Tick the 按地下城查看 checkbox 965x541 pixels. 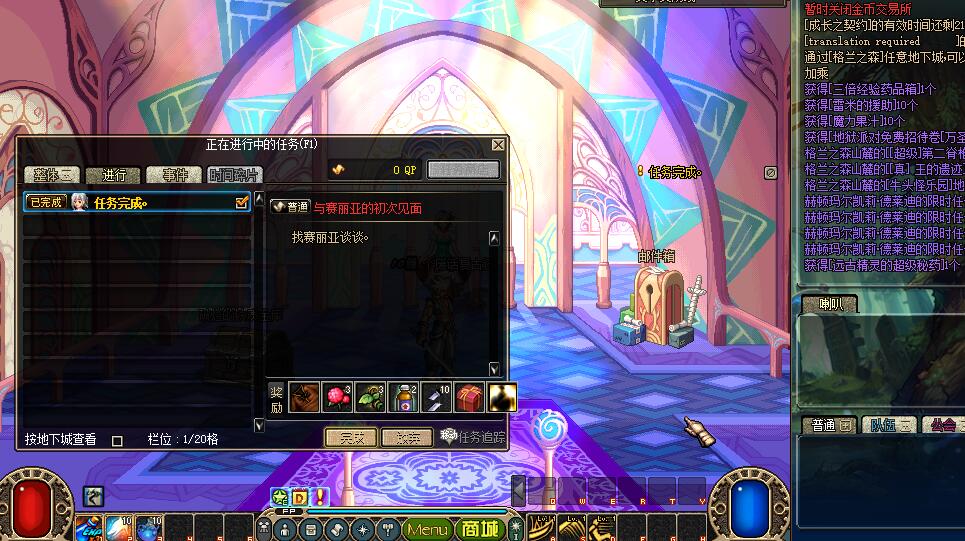117,440
